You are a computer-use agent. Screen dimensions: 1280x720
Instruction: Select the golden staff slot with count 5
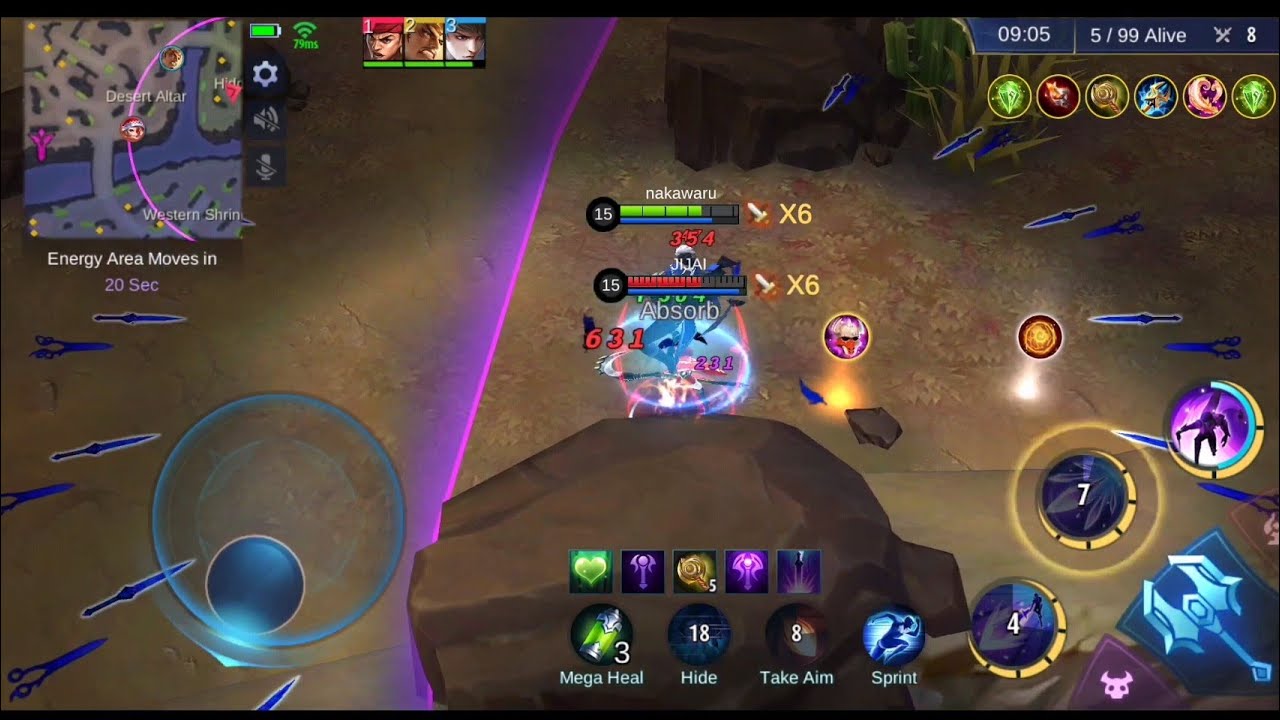(695, 571)
